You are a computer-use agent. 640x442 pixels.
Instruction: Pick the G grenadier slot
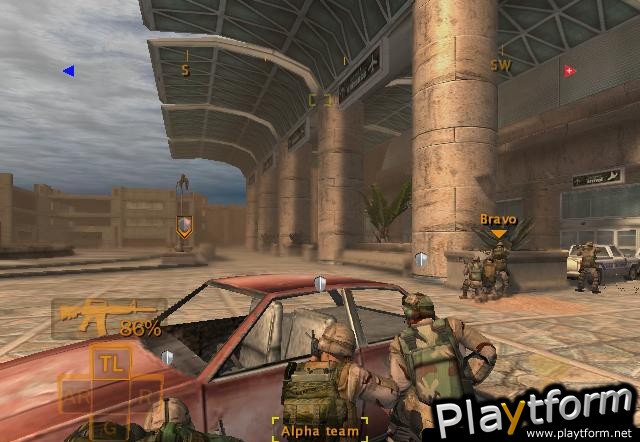pos(110,428)
